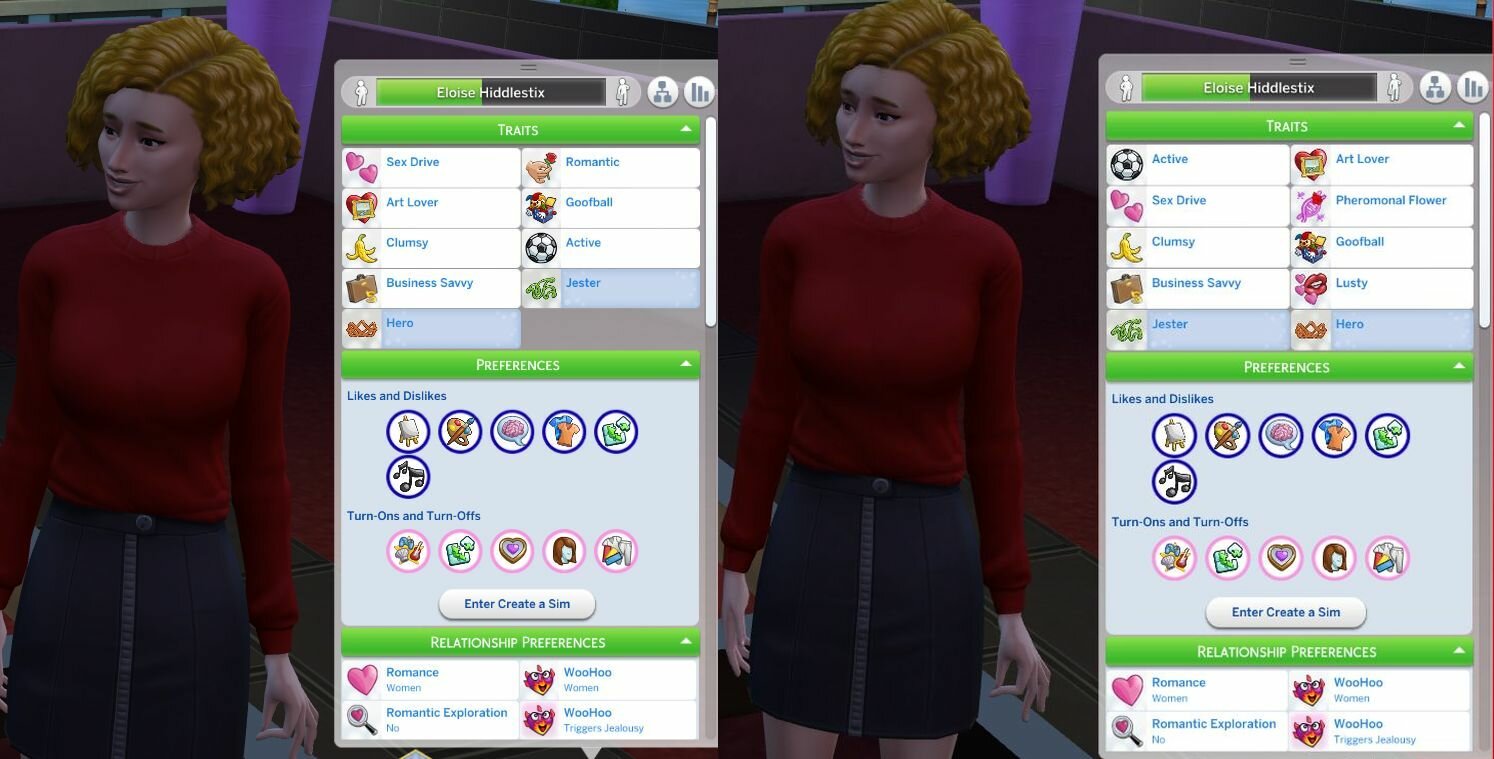Click the Pheromonal Flower trait icon

[1311, 205]
